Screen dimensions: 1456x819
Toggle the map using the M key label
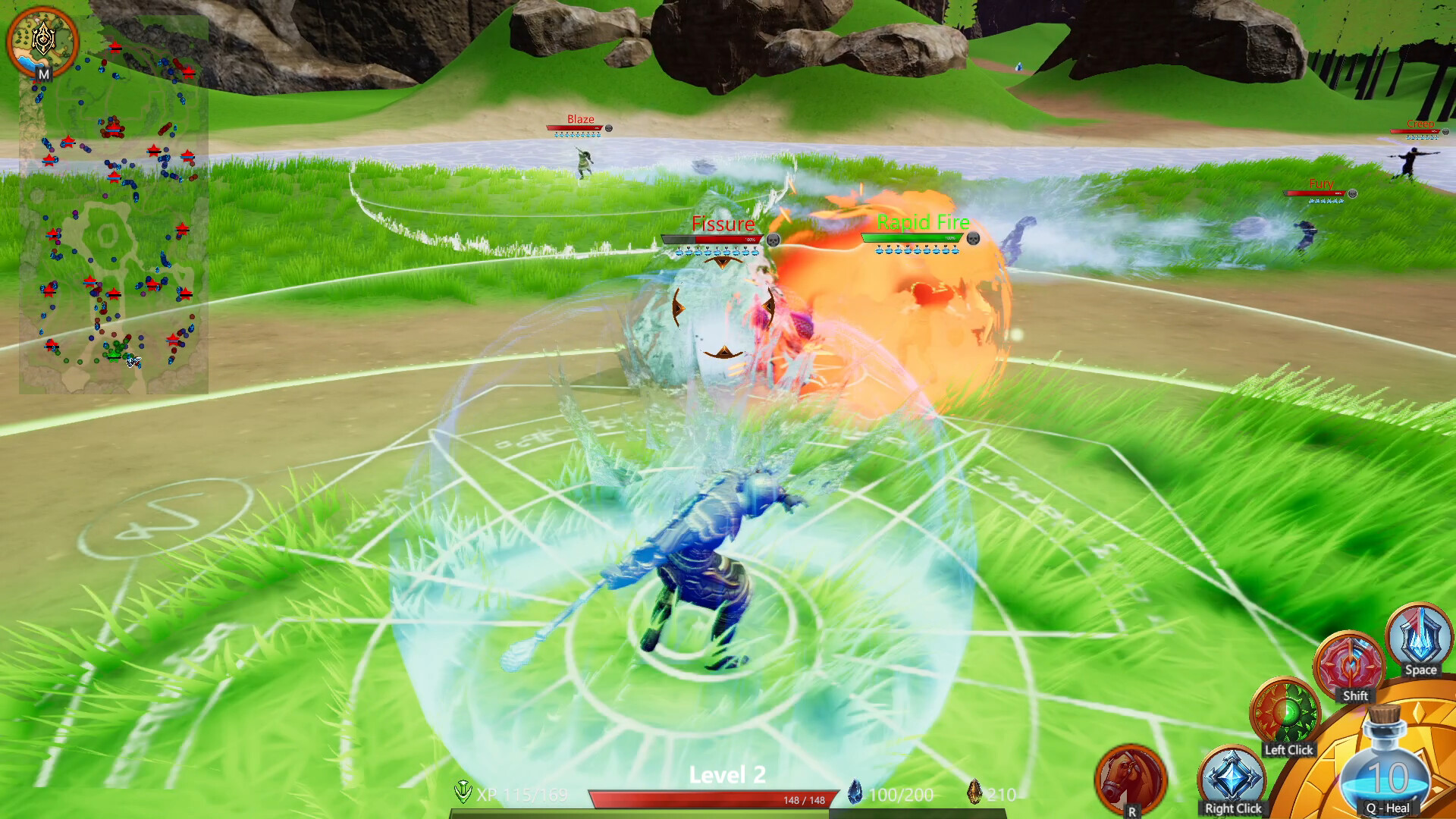[43, 75]
